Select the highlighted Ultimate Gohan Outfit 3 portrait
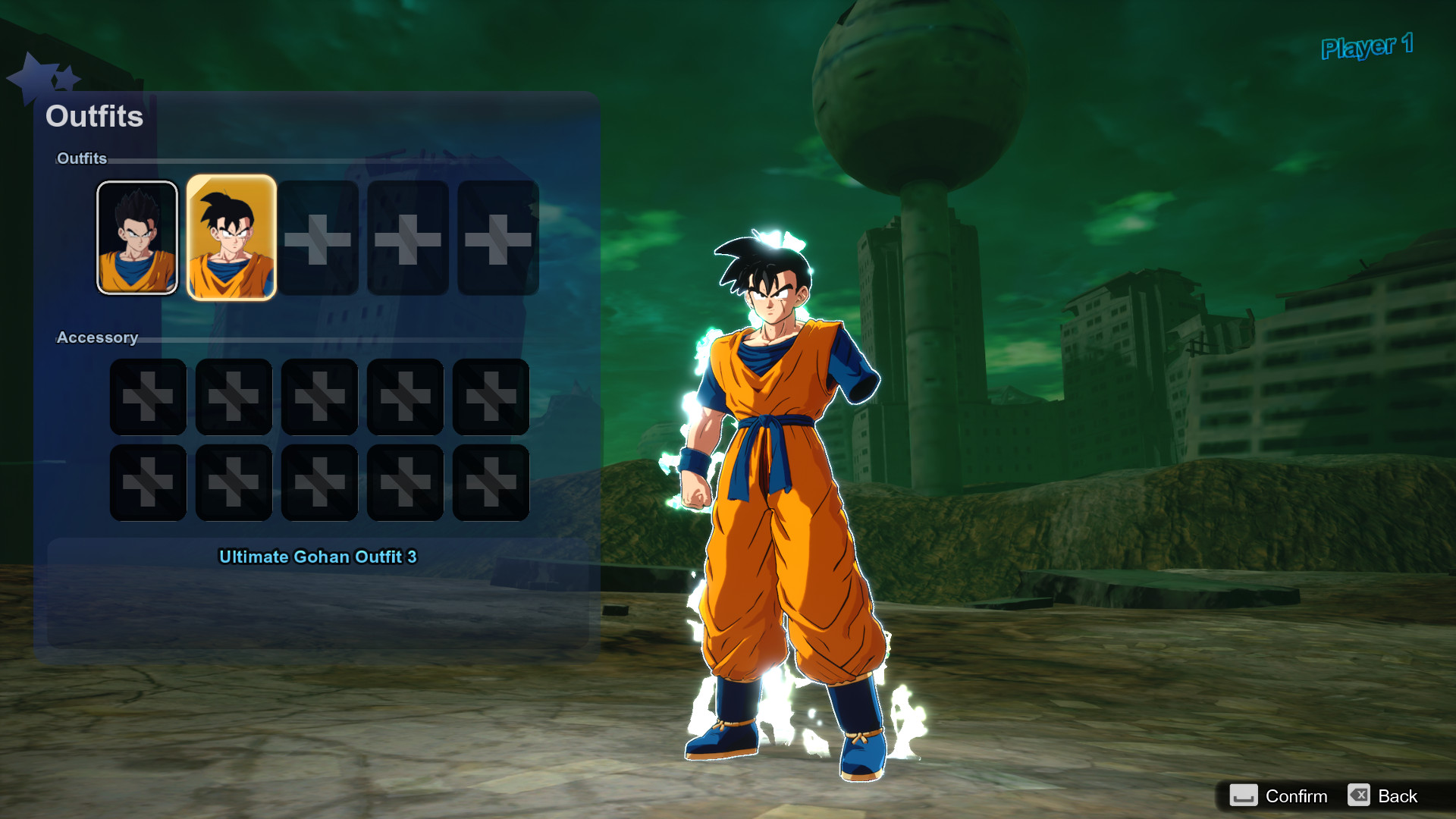This screenshot has height=819, width=1456. [231, 237]
